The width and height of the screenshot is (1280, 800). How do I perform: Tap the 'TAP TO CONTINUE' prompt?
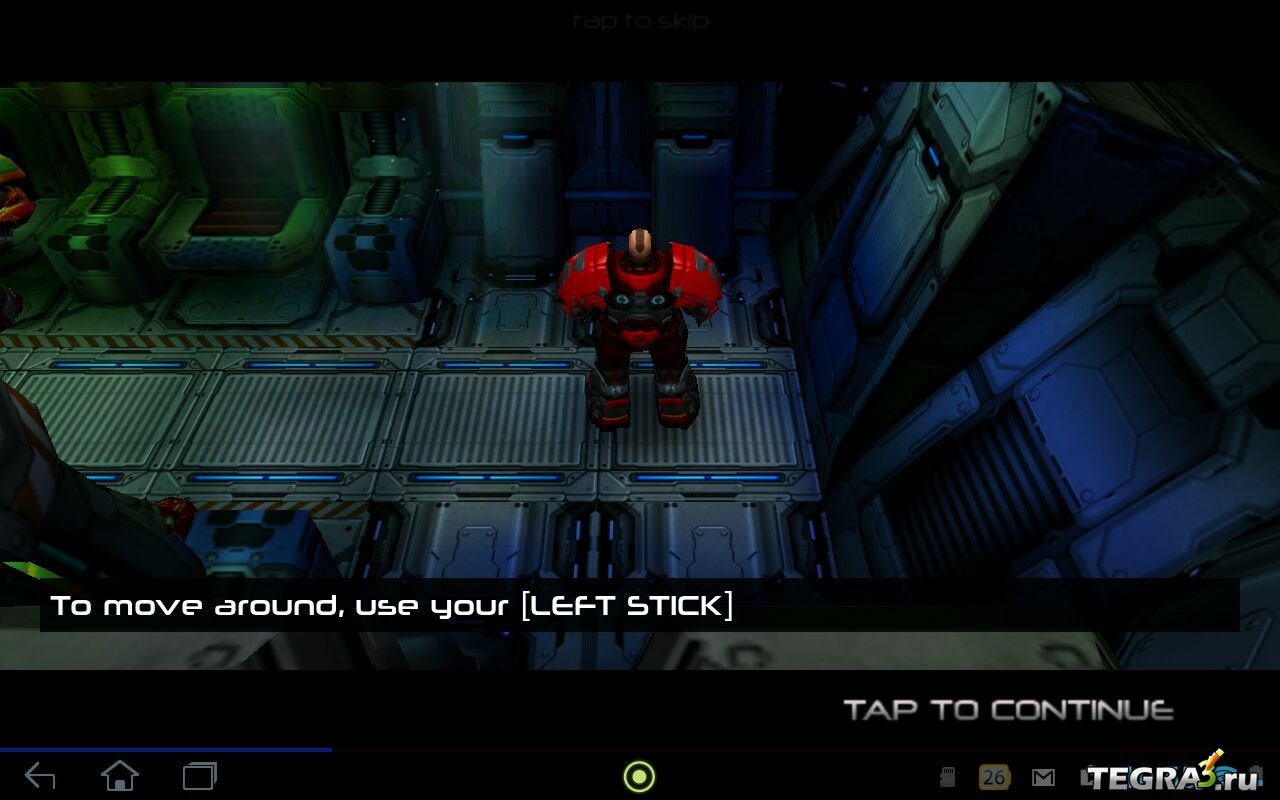[1008, 710]
